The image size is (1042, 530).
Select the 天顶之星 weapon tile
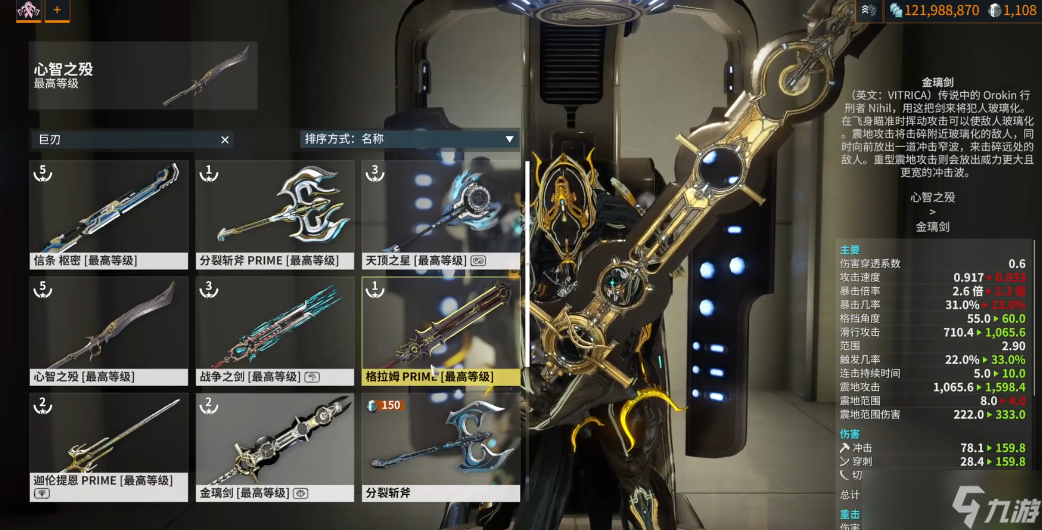coord(440,214)
